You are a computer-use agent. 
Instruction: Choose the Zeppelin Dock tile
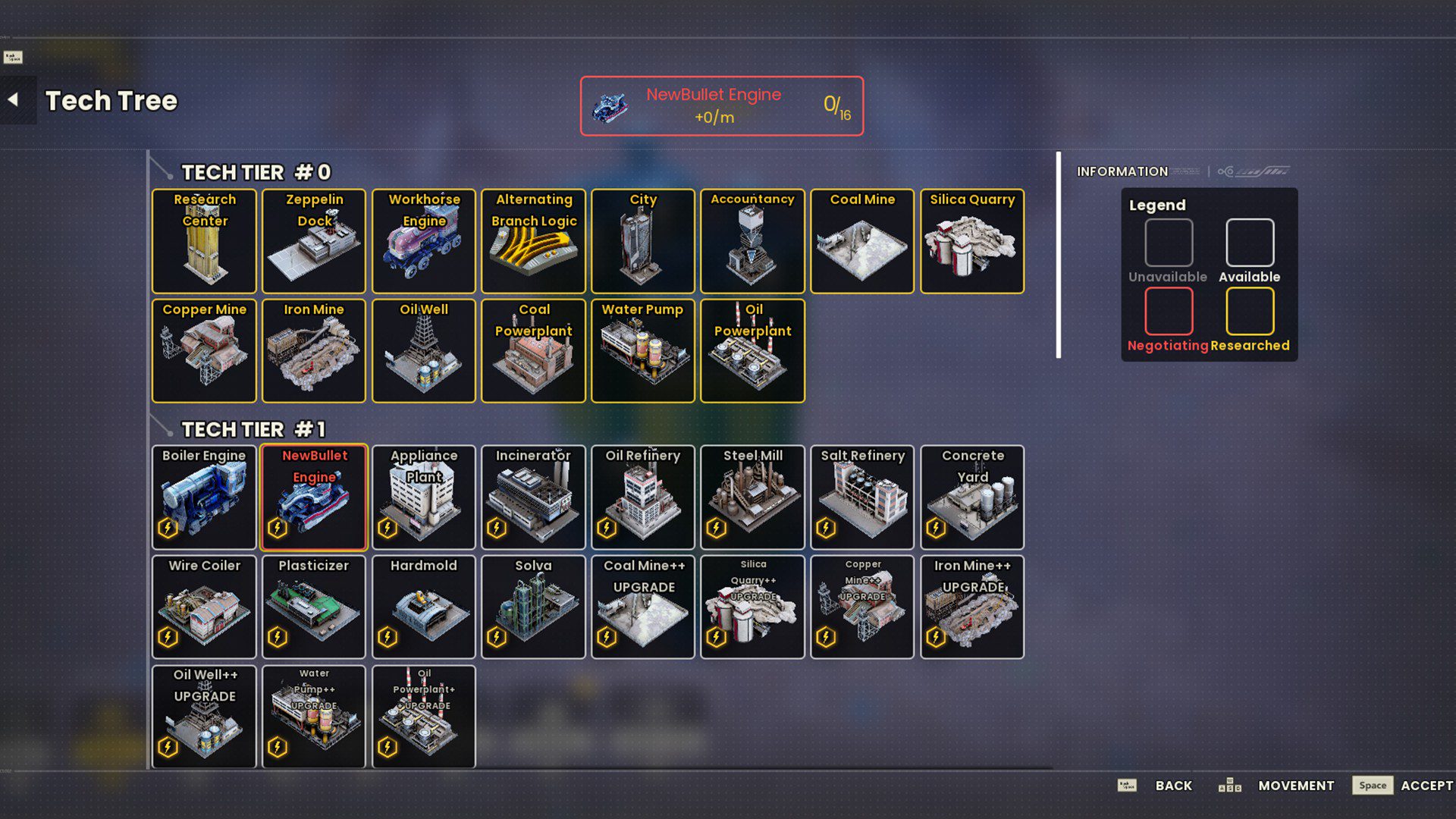(314, 241)
